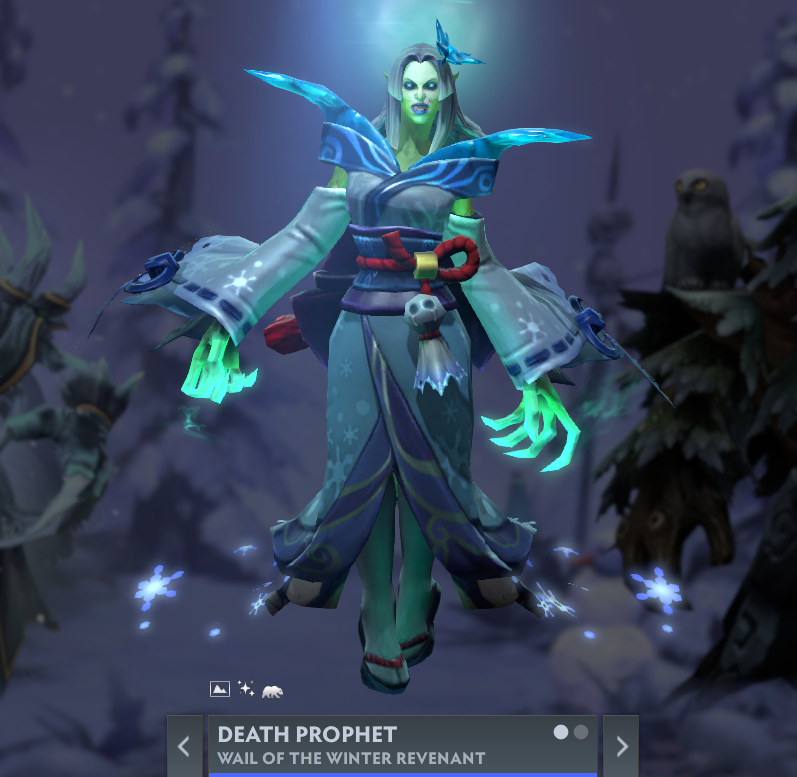
Task: Toggle the sparkle effects icon
Action: click(245, 688)
